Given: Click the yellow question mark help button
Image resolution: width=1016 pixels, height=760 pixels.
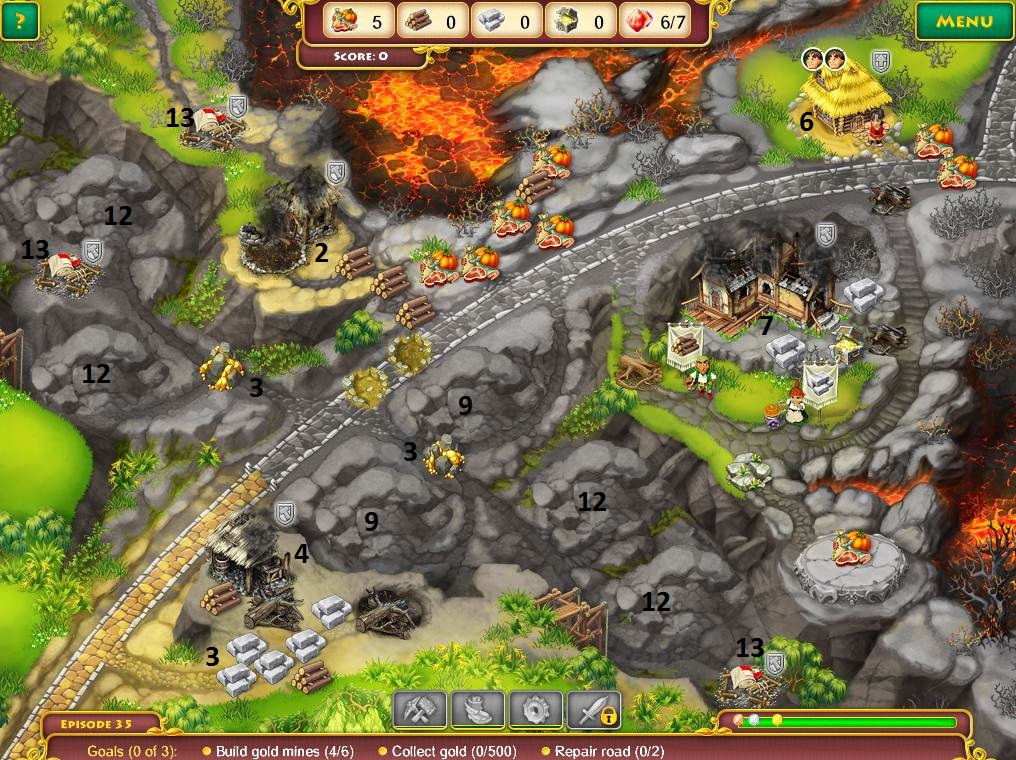Looking at the screenshot, I should [19, 21].
